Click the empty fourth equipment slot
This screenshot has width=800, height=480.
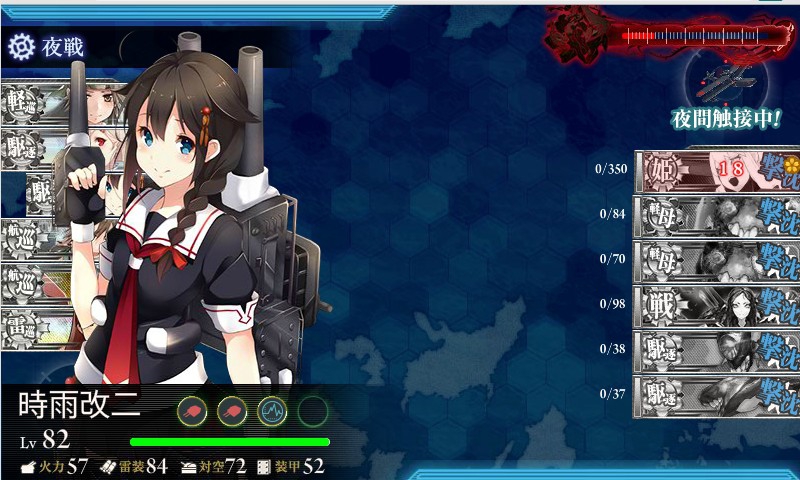(312, 410)
